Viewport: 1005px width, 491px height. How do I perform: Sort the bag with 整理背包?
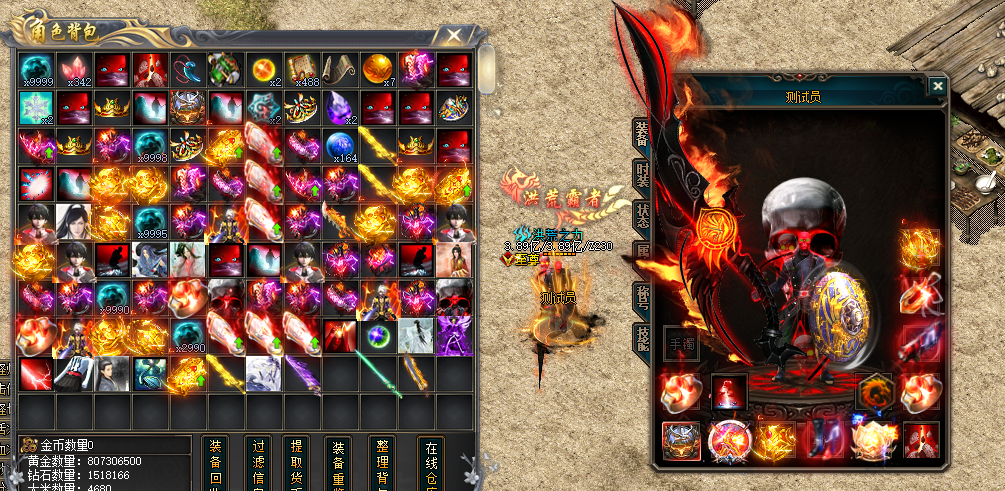pos(381,463)
